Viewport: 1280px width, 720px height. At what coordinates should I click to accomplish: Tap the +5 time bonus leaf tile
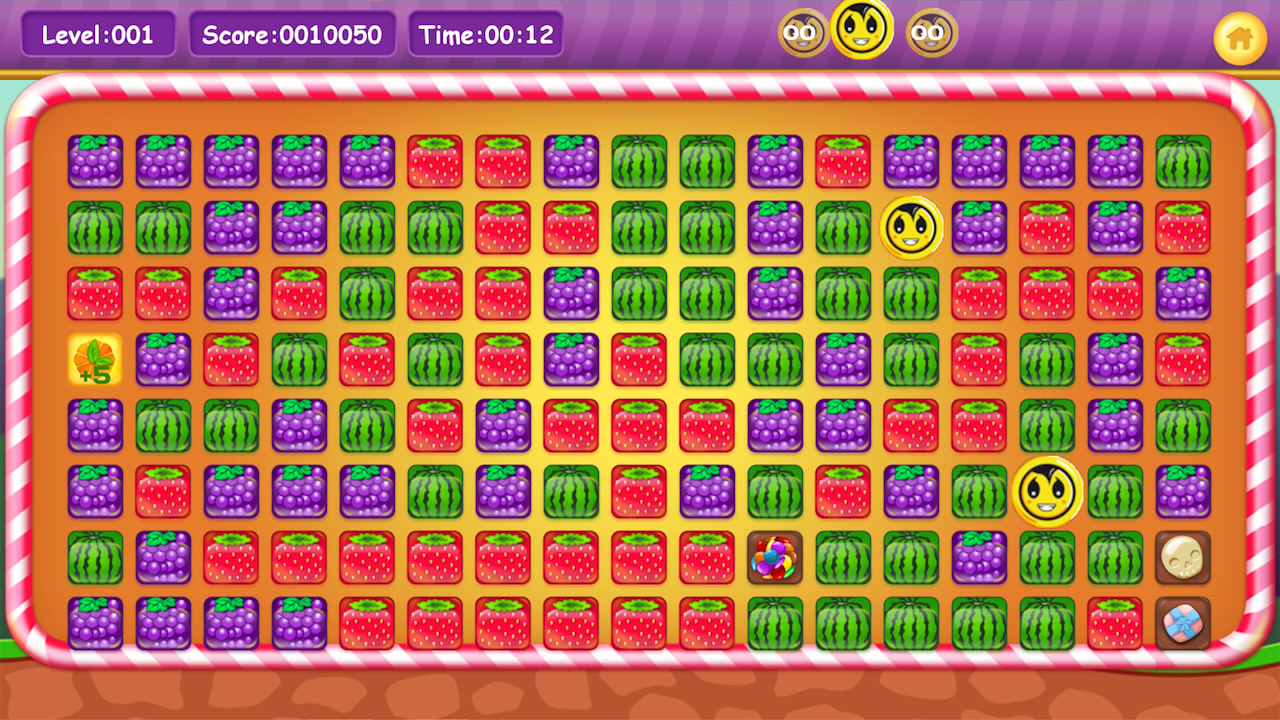(x=96, y=360)
